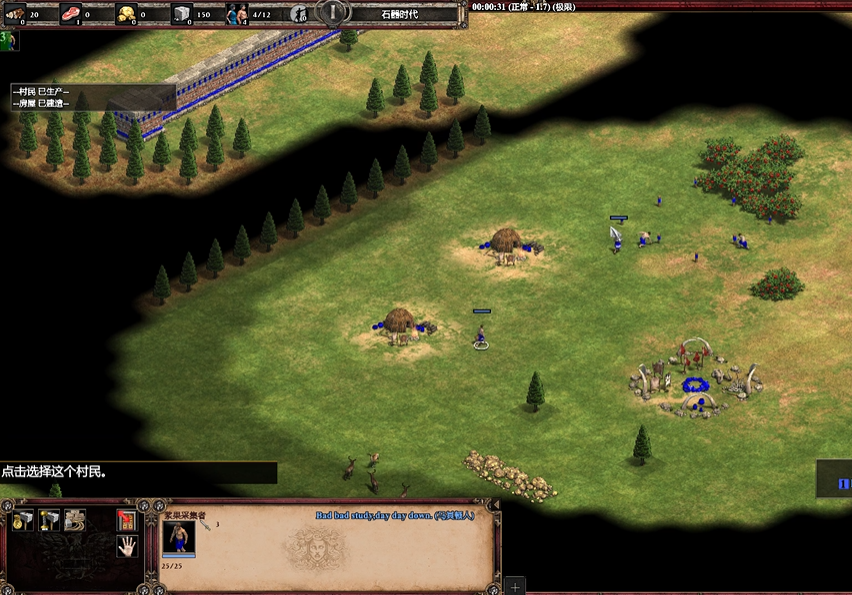Image resolution: width=852 pixels, height=595 pixels.
Task: Click the idle villager icon in the top bar
Action: point(298,14)
